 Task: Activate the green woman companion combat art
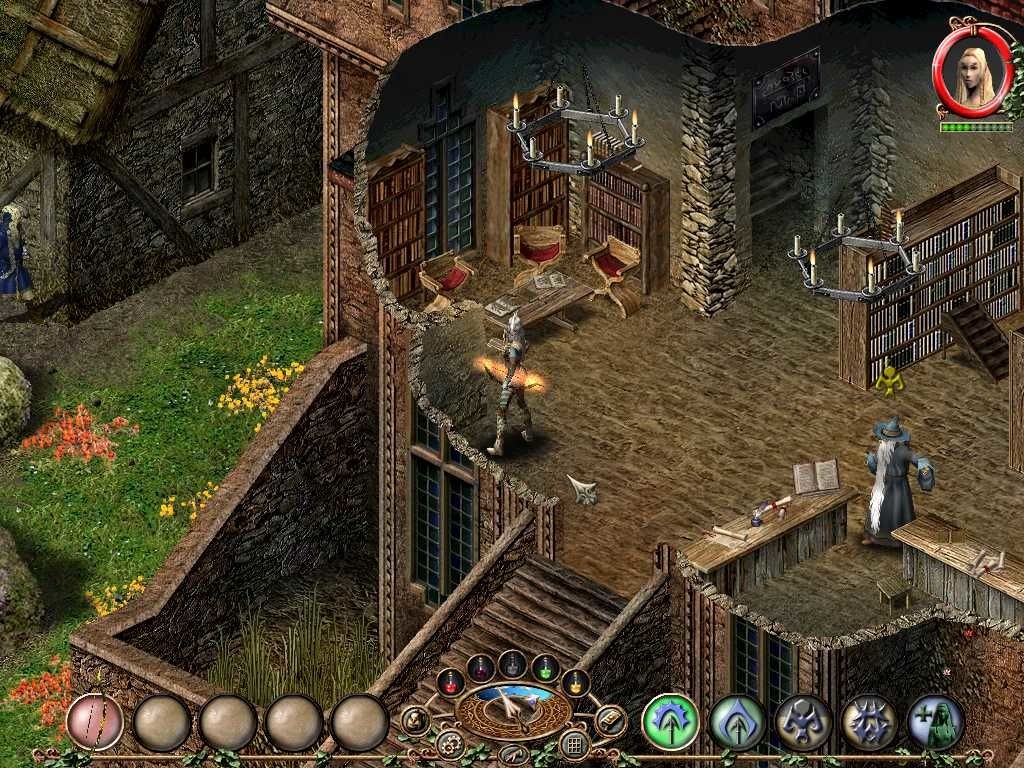(x=936, y=722)
